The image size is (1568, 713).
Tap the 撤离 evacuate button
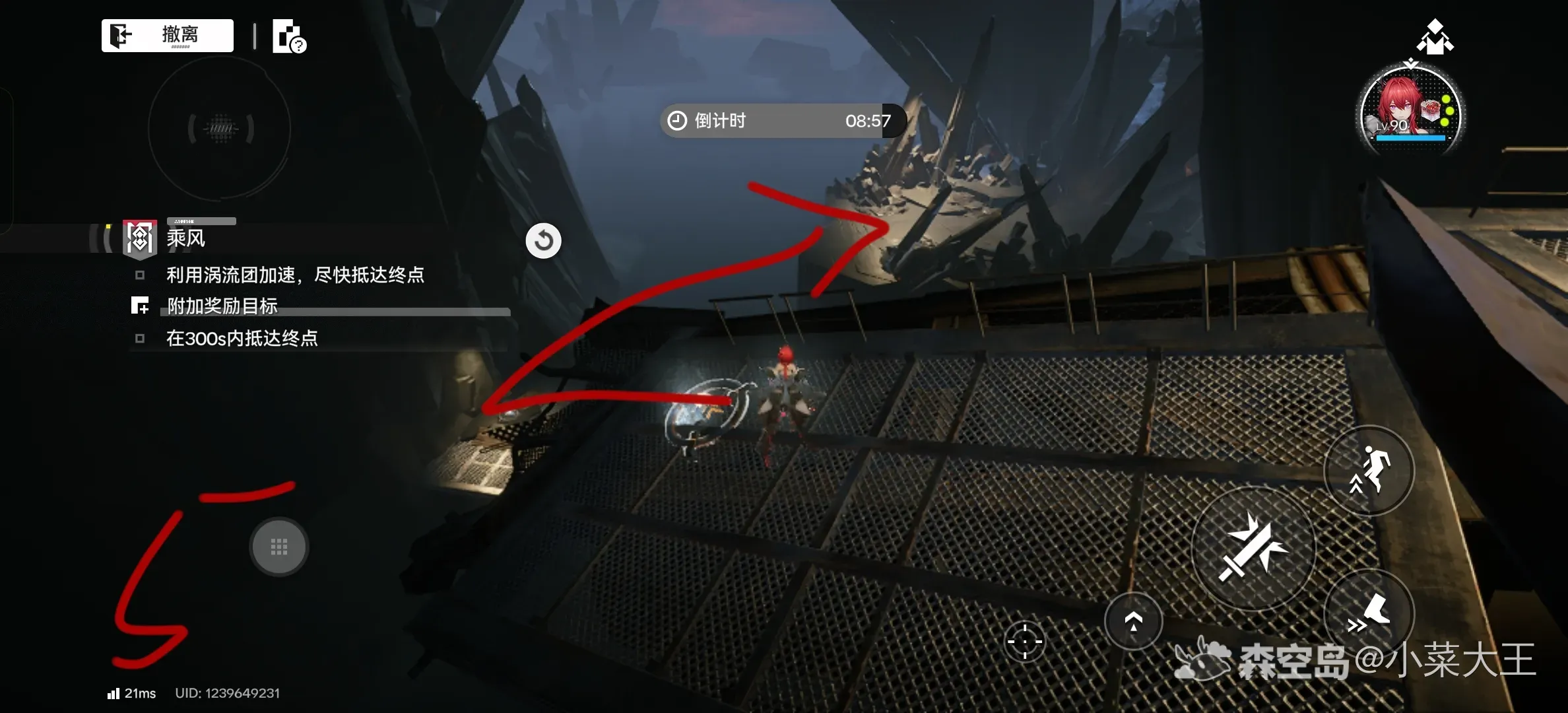tap(168, 36)
